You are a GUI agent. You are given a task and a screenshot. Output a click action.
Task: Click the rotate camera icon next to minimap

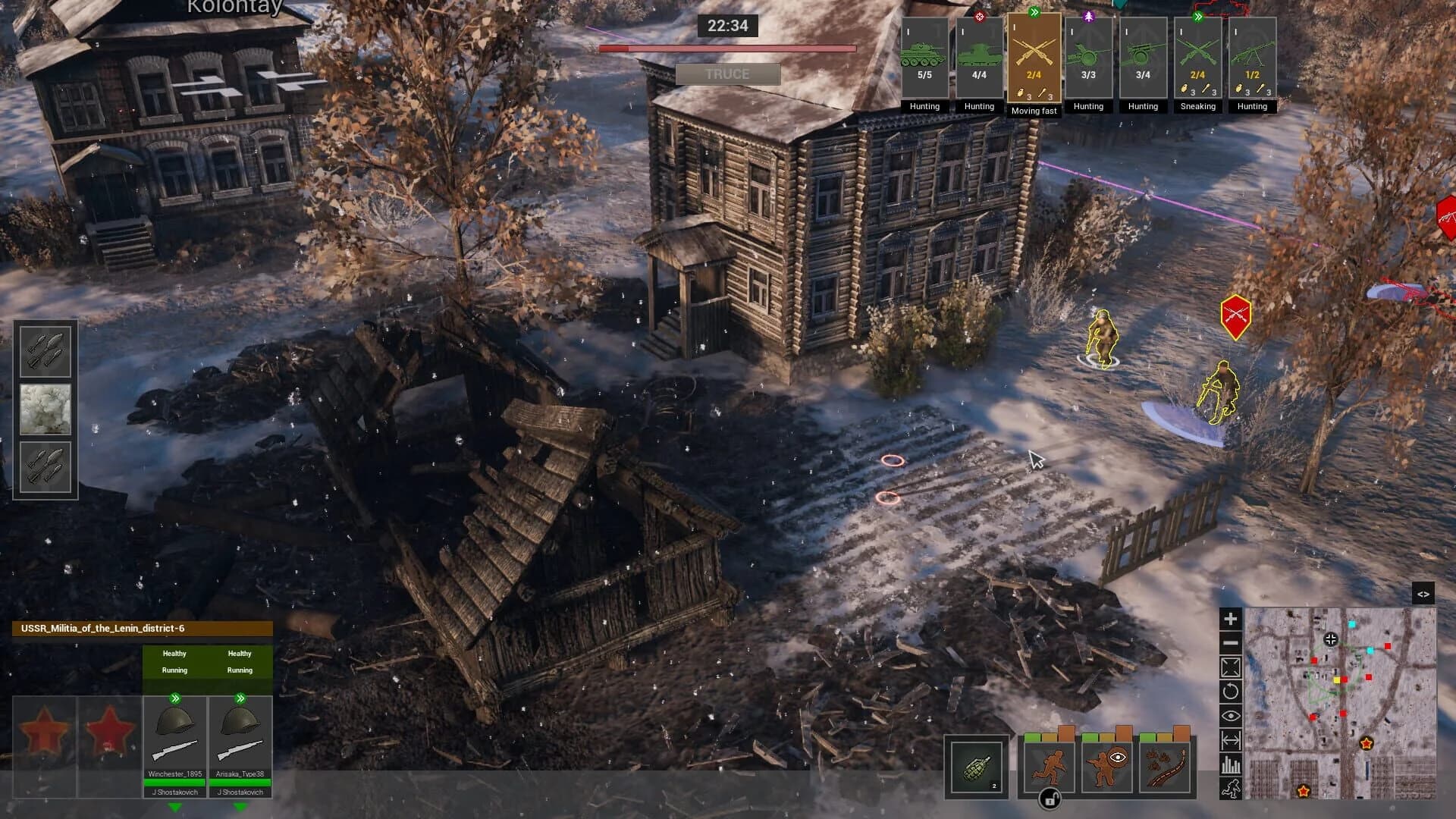(x=1230, y=691)
